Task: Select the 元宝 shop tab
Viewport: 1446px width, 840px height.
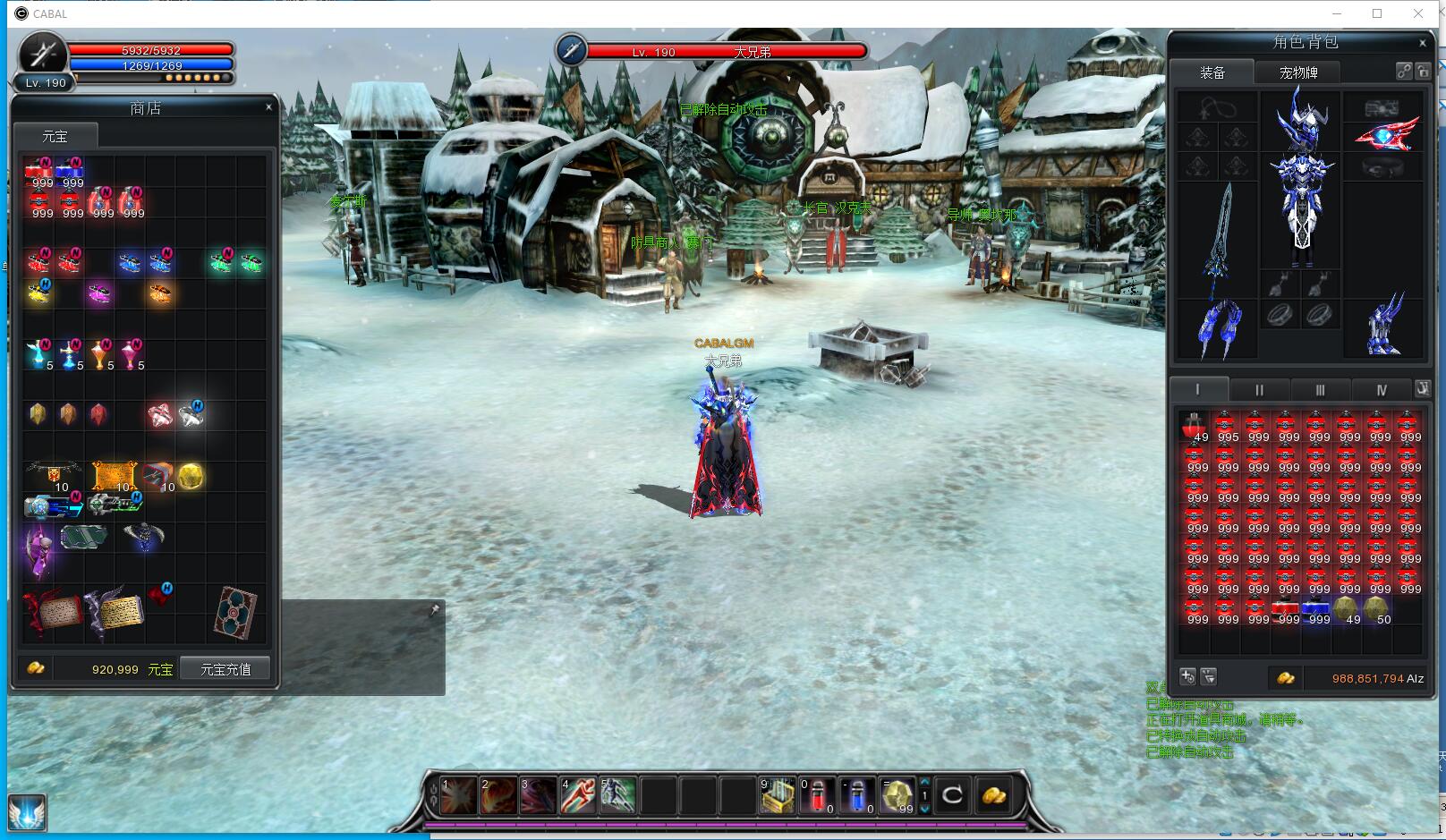Action: coord(55,136)
